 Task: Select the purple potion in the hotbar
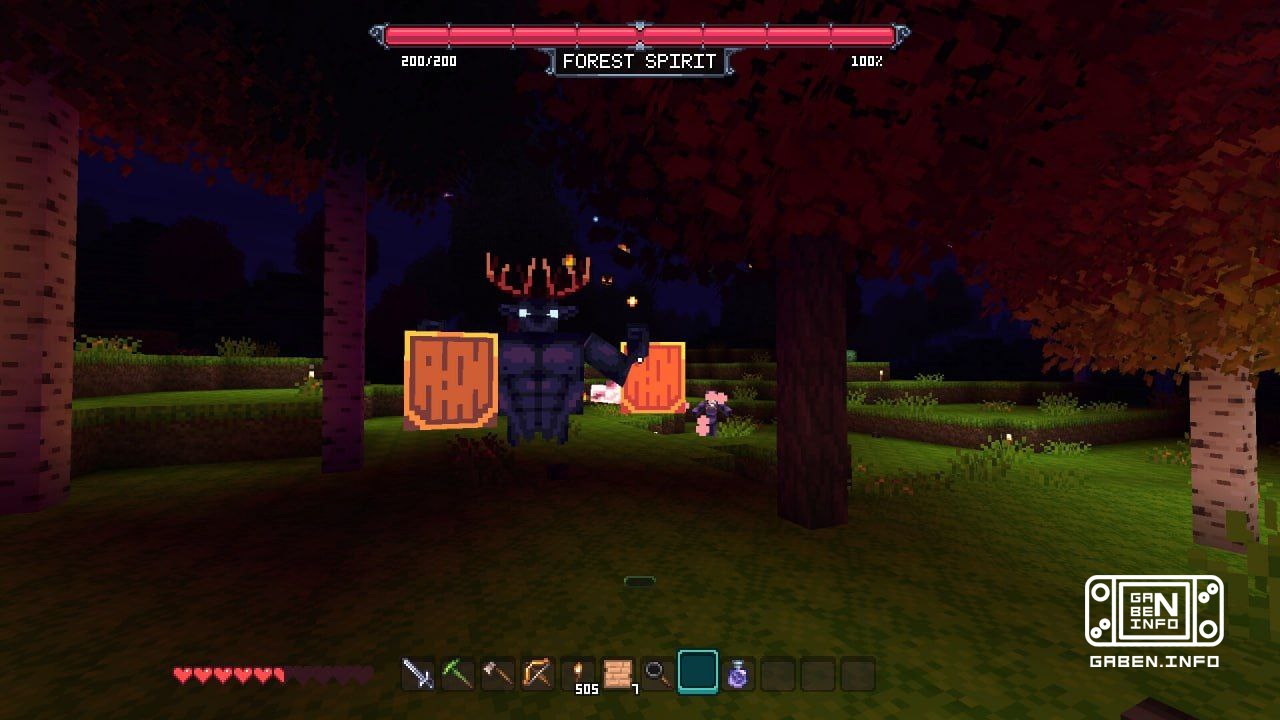tap(738, 674)
